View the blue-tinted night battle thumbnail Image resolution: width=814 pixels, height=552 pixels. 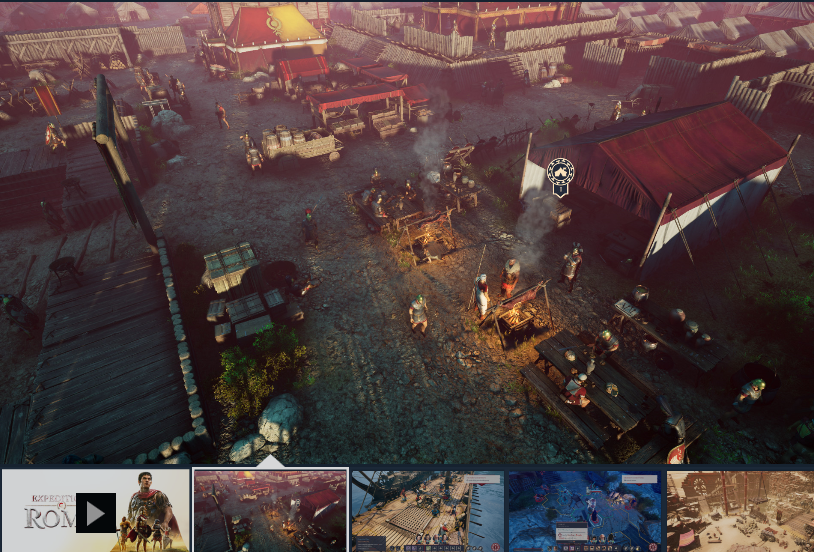coord(584,511)
